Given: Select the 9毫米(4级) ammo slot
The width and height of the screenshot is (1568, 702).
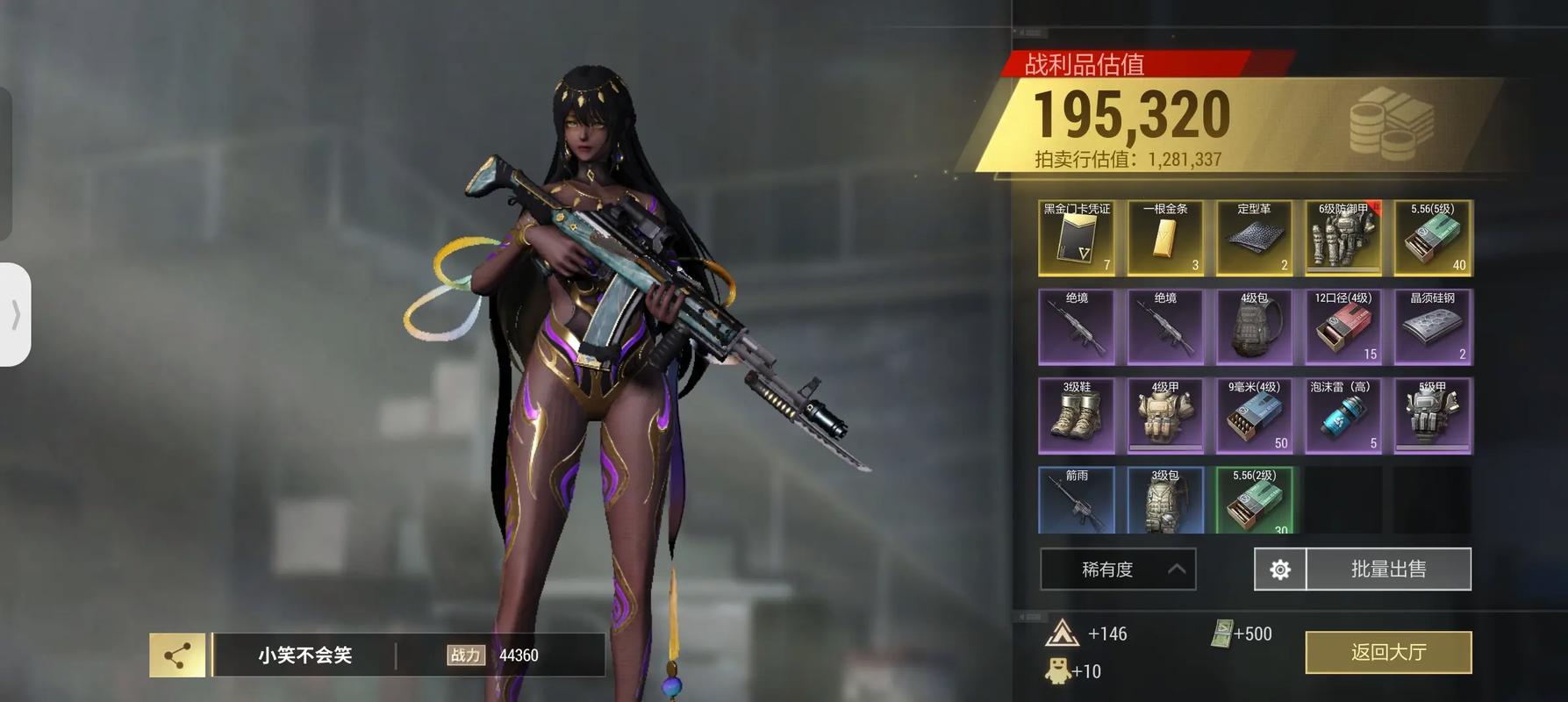Looking at the screenshot, I should point(1254,416).
